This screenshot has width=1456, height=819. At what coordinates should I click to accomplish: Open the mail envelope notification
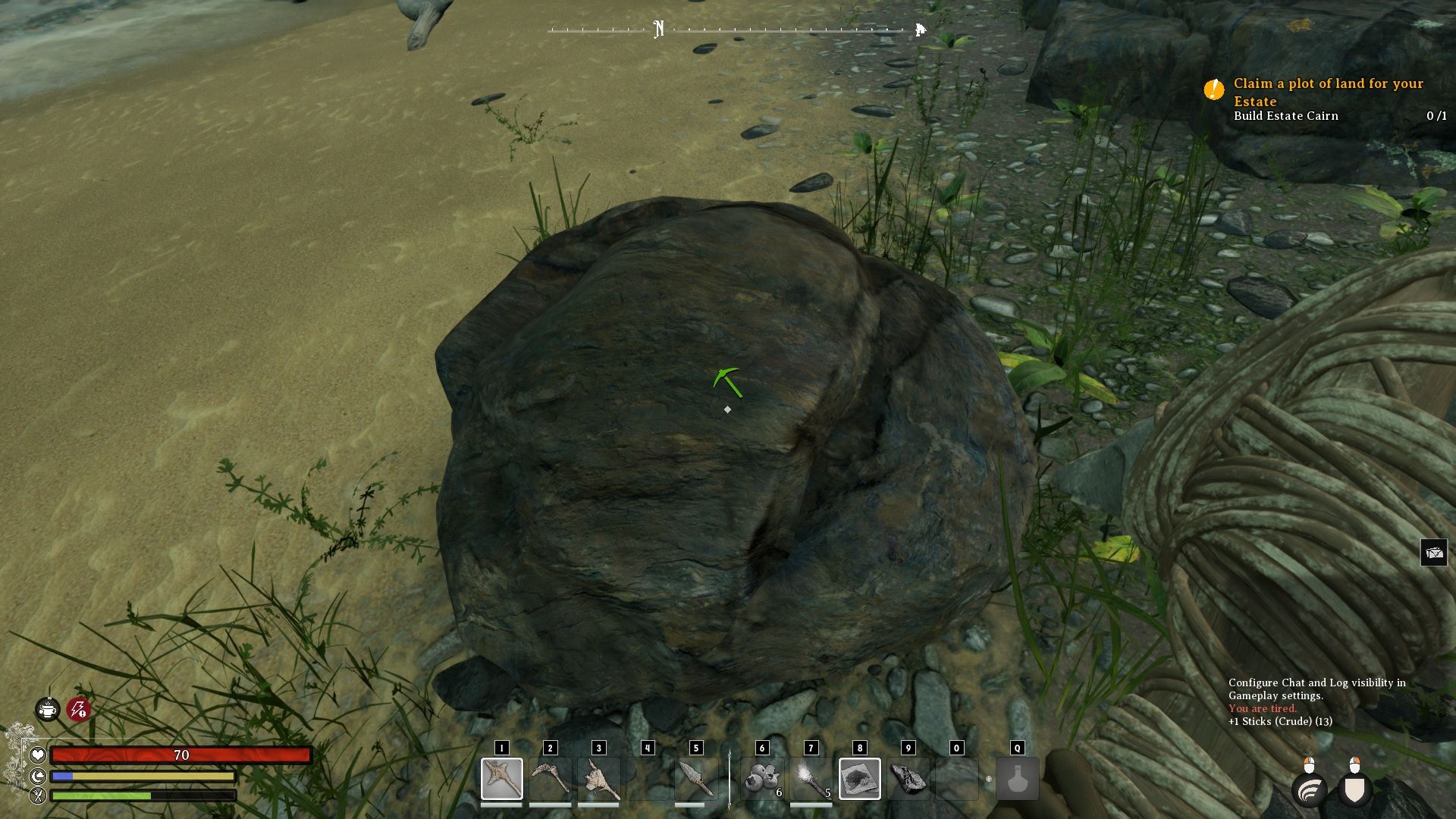click(1434, 553)
